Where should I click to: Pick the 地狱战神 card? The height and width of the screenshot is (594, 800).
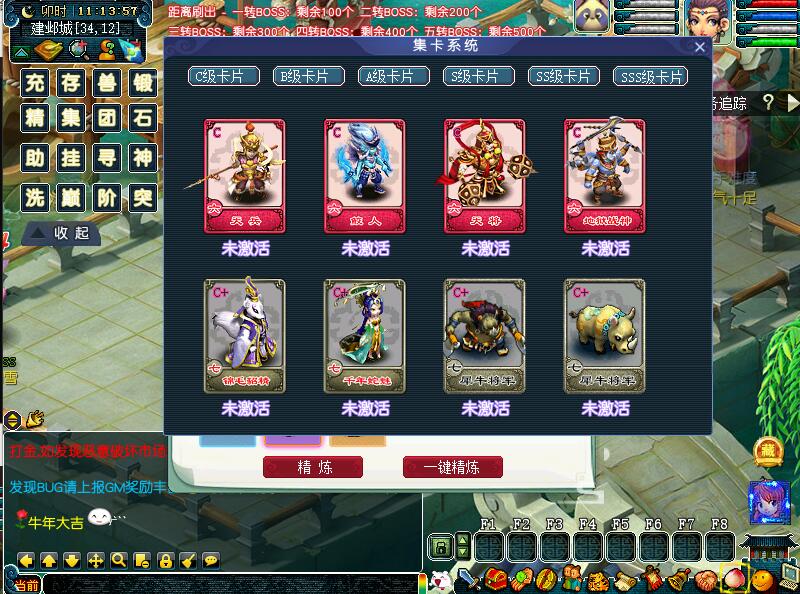[x=605, y=176]
